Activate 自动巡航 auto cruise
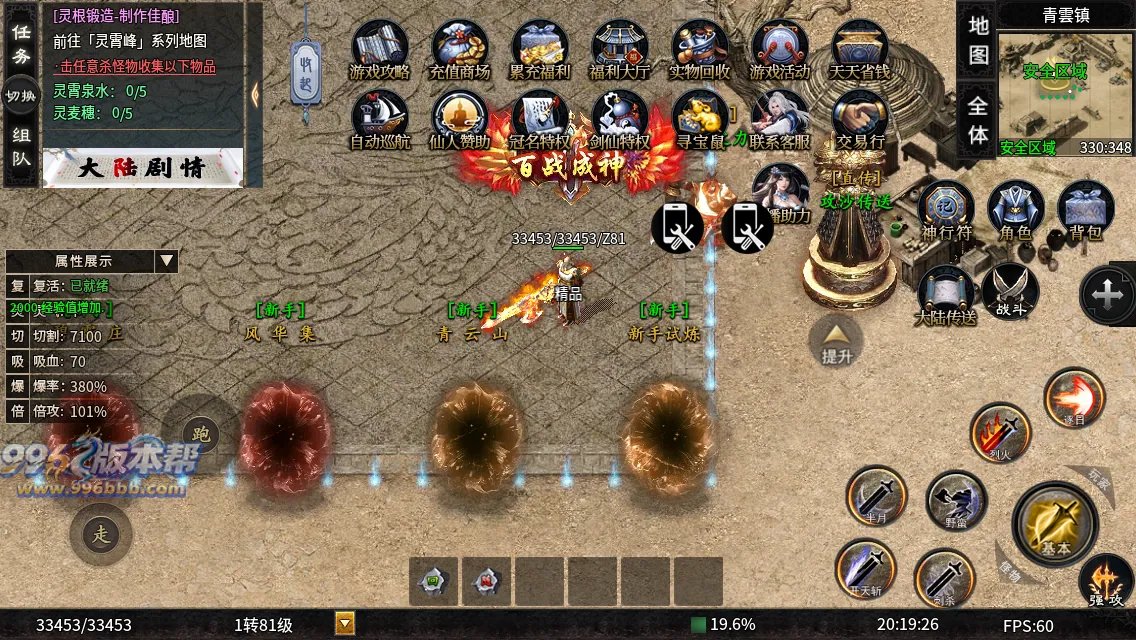Viewport: 1136px width, 640px height. pos(379,118)
